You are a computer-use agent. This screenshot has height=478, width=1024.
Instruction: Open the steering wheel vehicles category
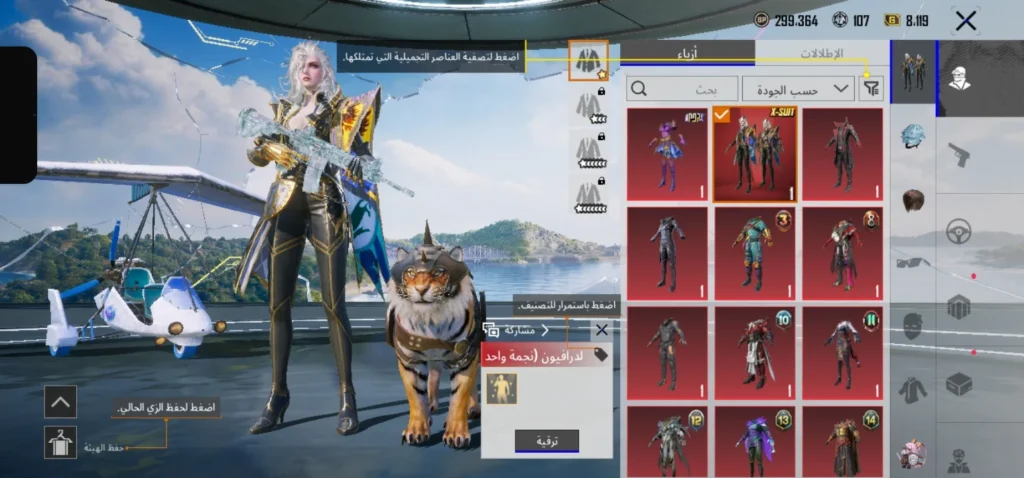tap(958, 229)
